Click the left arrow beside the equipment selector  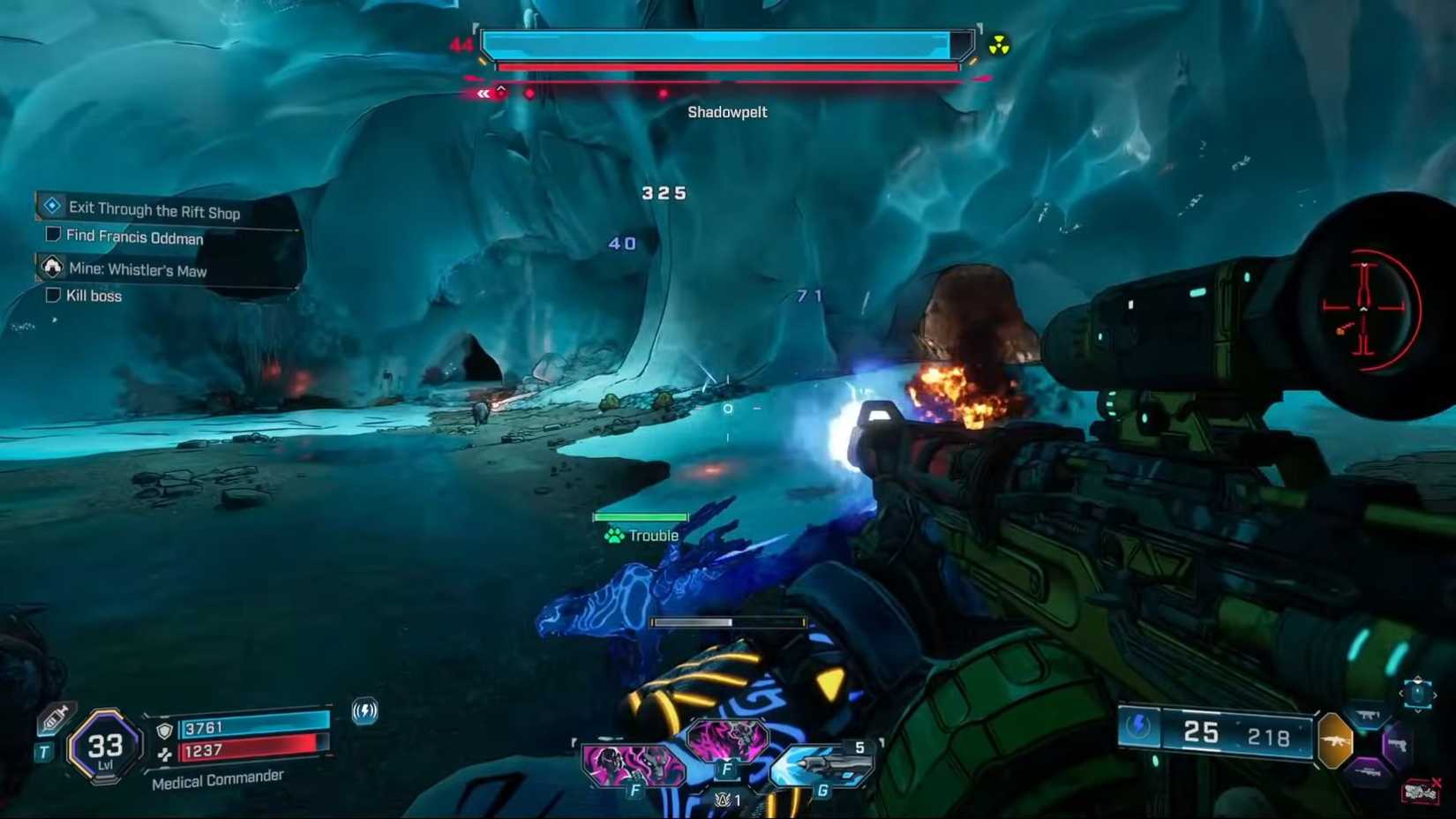click(1401, 693)
